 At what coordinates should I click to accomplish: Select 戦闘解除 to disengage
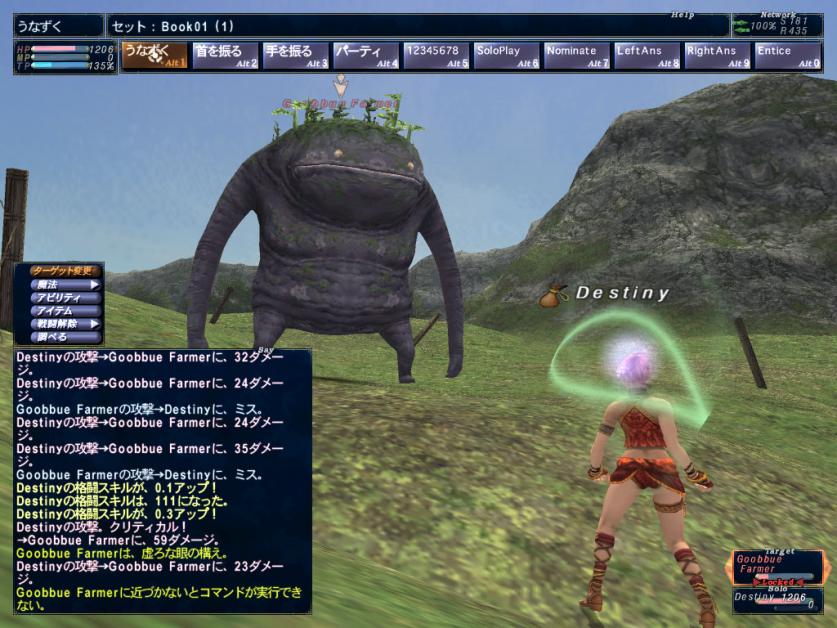pos(64,324)
